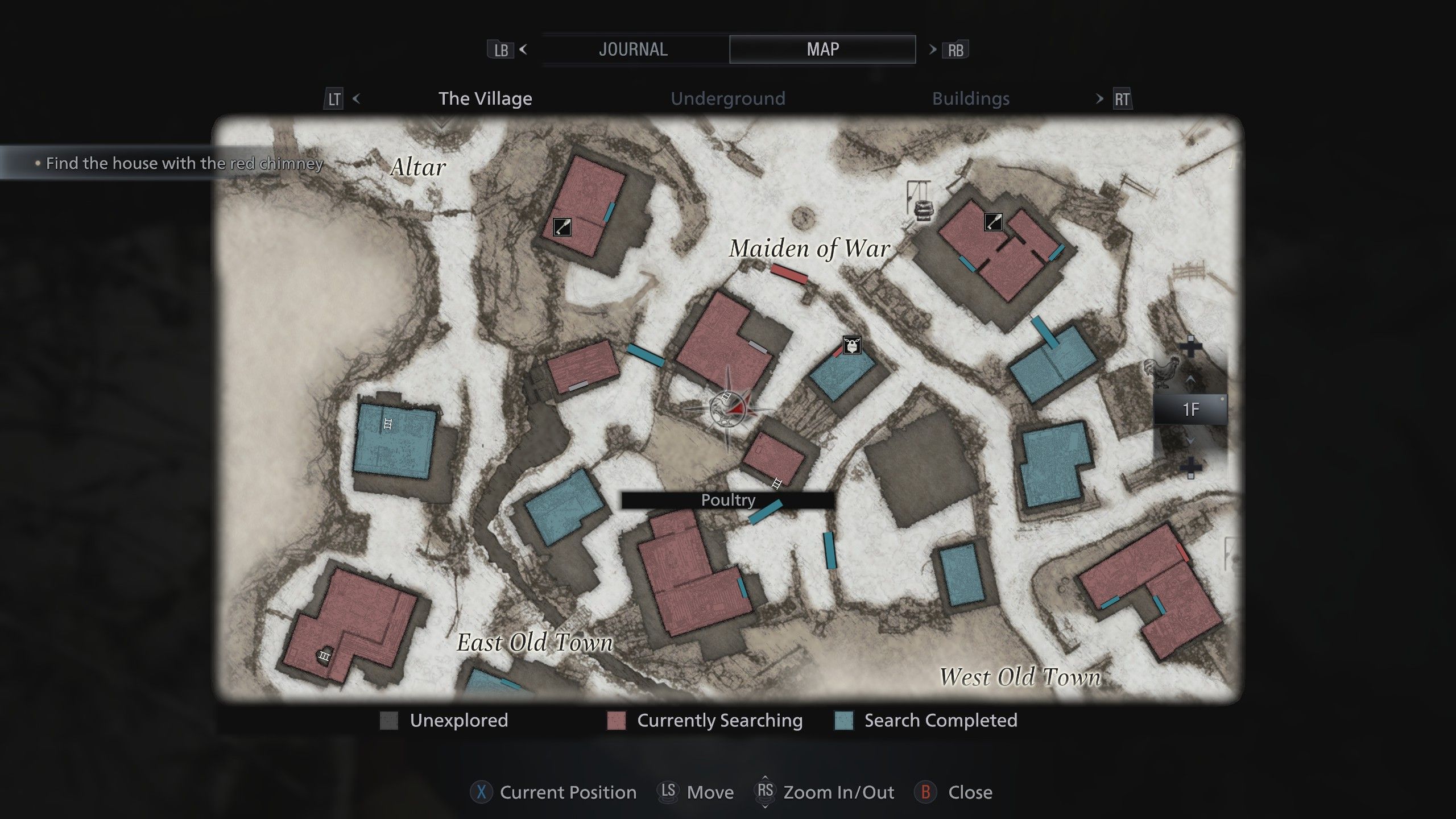
Task: Go up one floor with the up arrow
Action: tap(1190, 379)
